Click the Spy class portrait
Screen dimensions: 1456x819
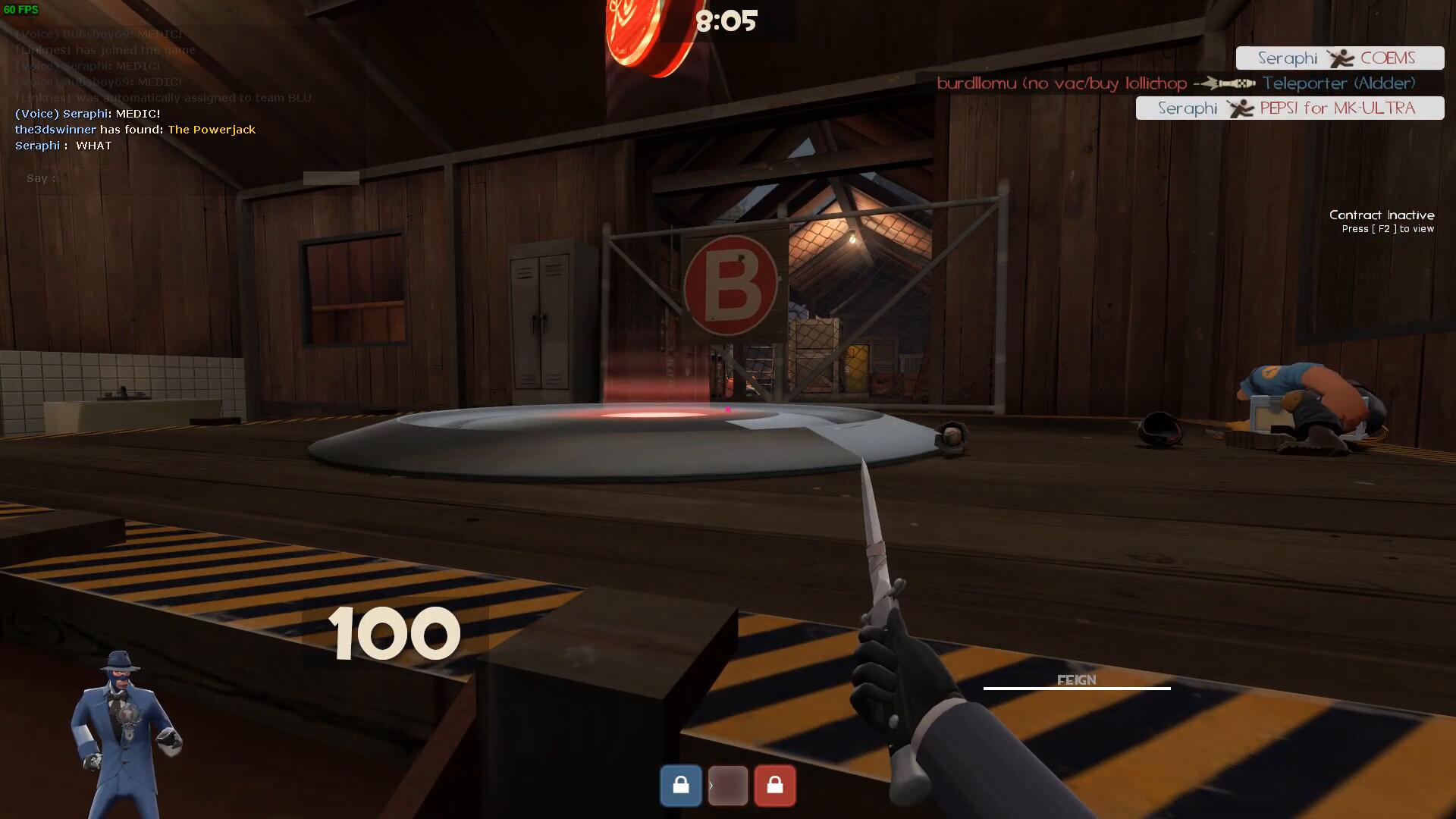[x=125, y=732]
